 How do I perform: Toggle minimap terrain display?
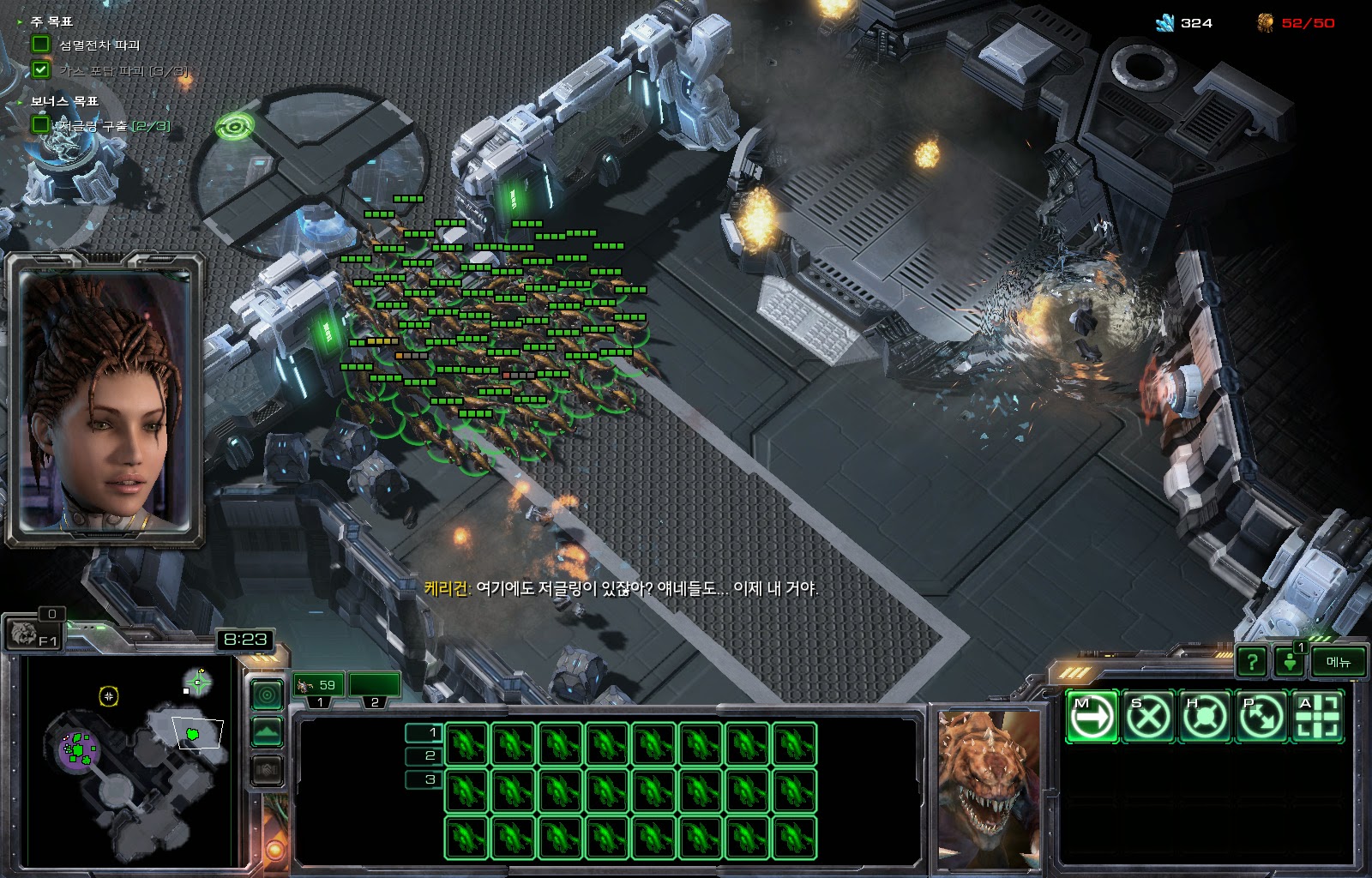pos(267,732)
